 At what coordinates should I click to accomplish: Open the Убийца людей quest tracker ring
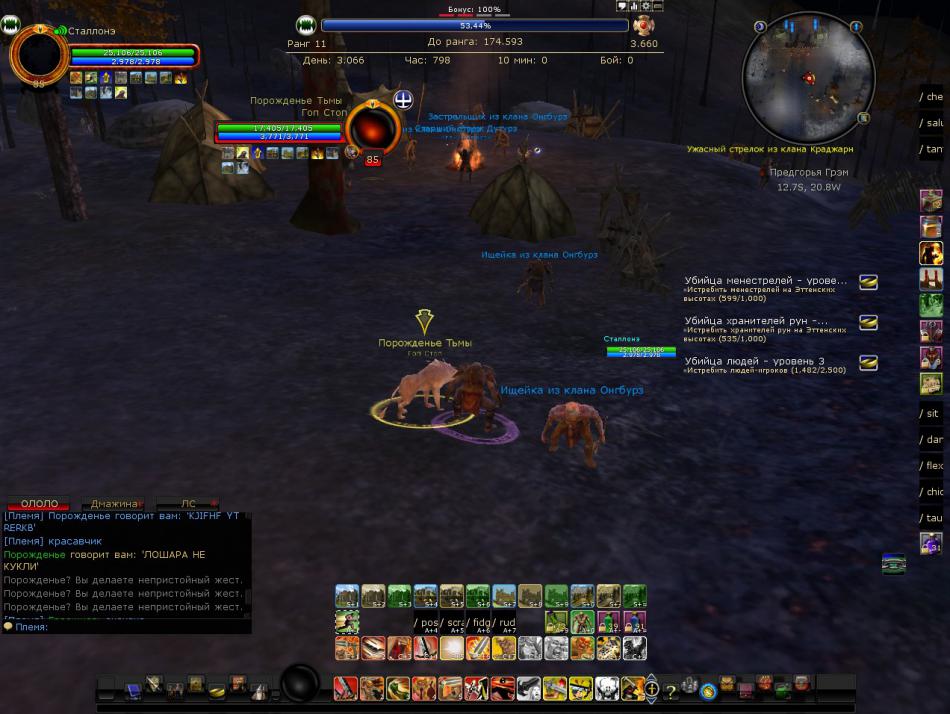[868, 362]
